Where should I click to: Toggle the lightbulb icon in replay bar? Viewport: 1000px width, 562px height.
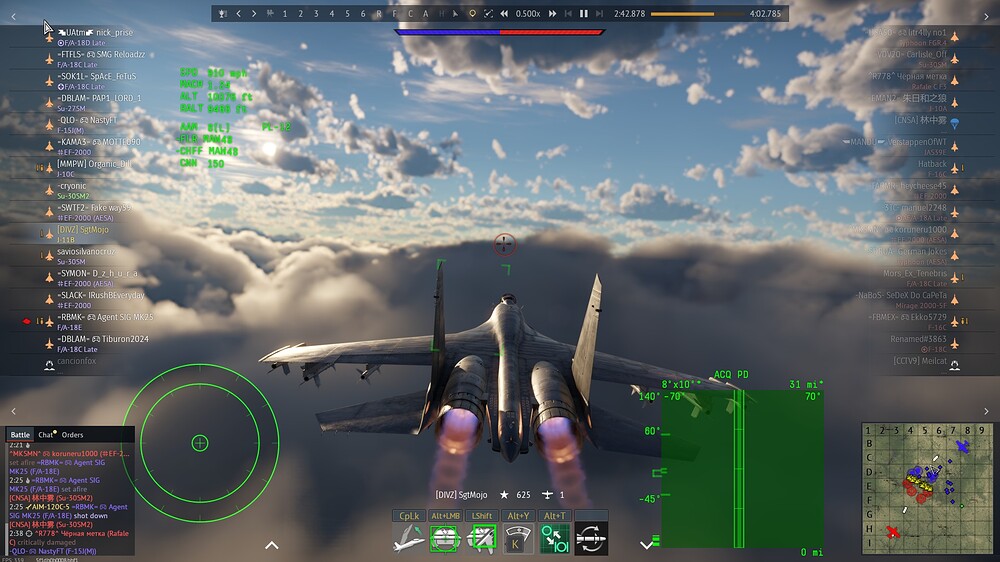click(472, 14)
